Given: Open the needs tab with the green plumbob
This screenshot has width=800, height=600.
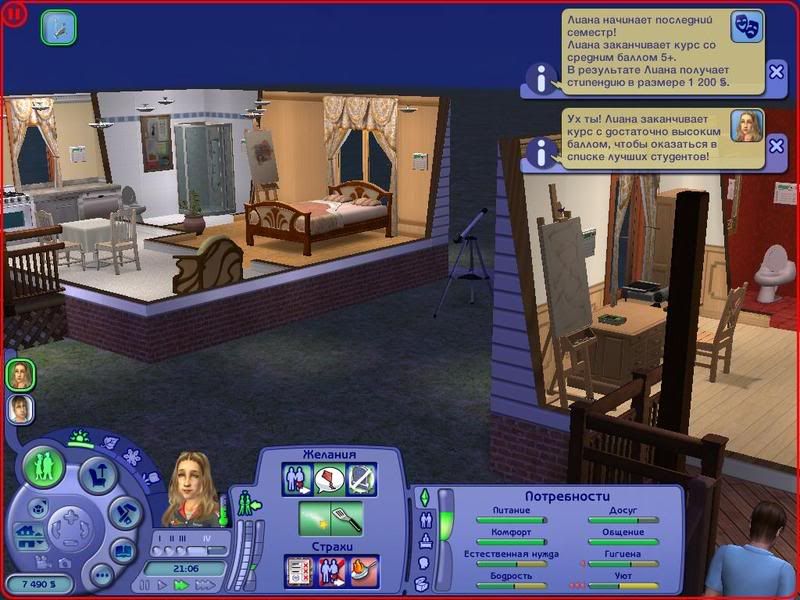Looking at the screenshot, I should [x=423, y=497].
